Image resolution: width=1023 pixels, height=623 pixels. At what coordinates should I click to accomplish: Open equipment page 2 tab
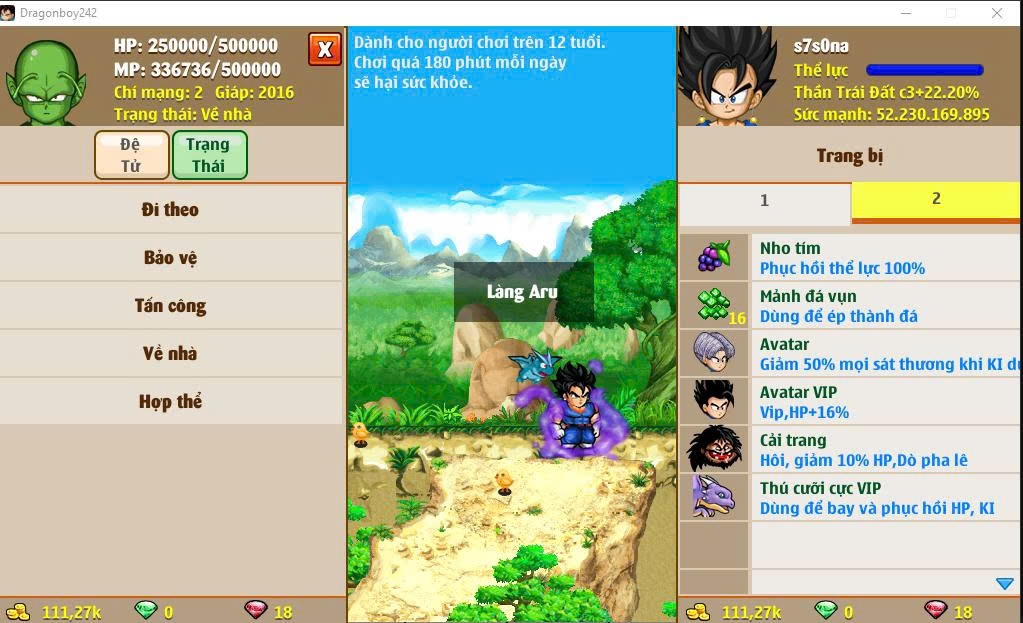pos(936,200)
